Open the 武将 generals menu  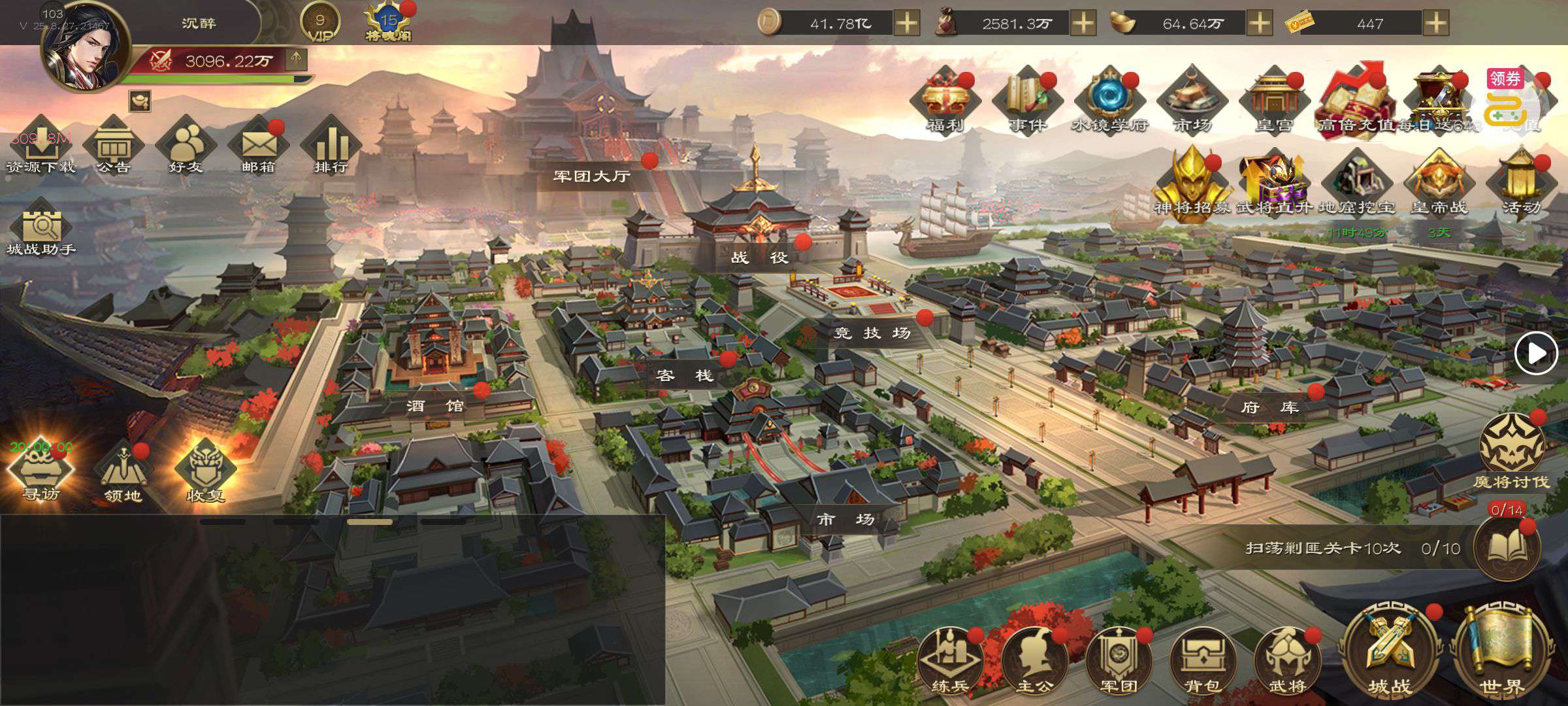pos(1286,660)
